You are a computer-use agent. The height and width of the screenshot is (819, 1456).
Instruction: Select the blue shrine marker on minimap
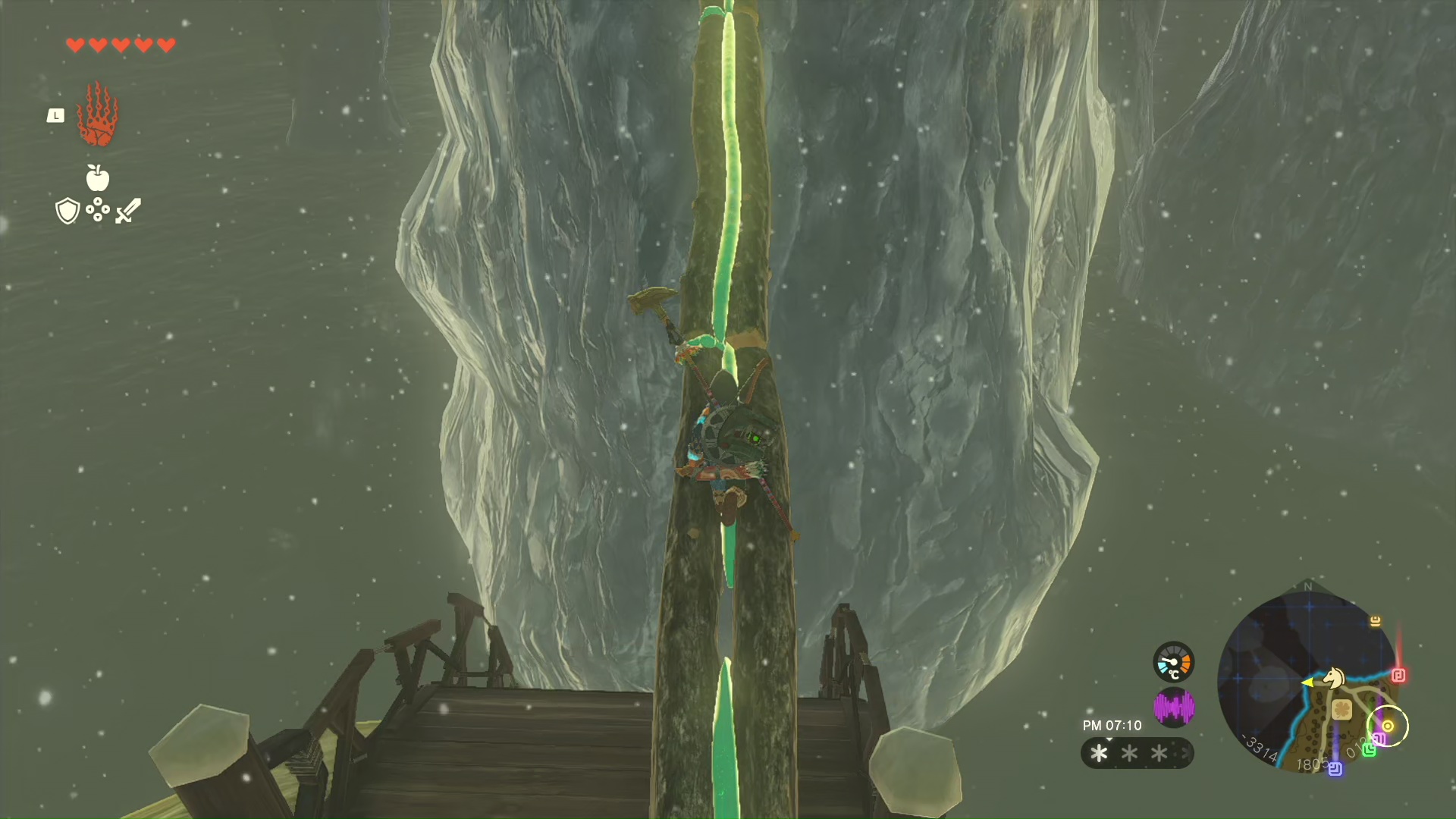click(1335, 769)
